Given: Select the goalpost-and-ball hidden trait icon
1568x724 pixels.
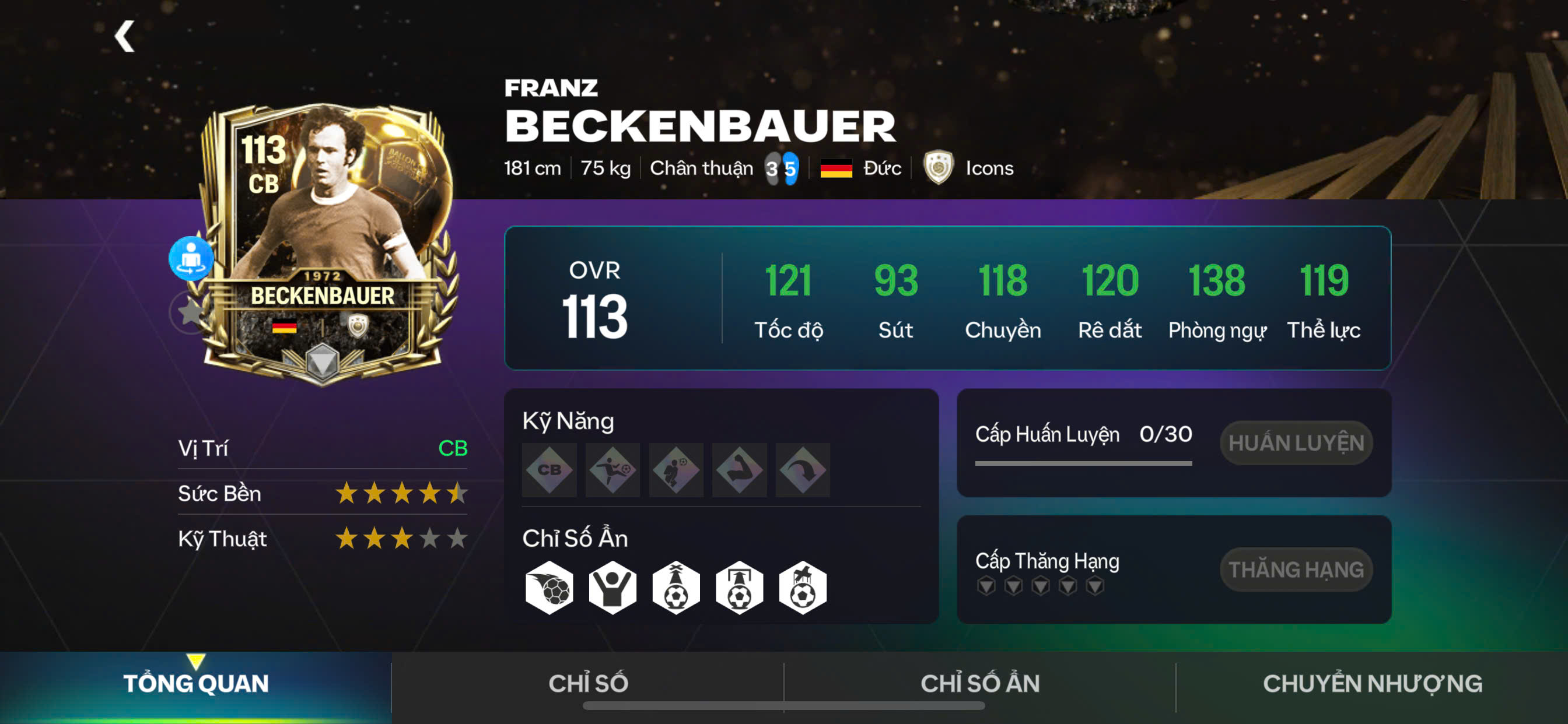Looking at the screenshot, I should (739, 588).
